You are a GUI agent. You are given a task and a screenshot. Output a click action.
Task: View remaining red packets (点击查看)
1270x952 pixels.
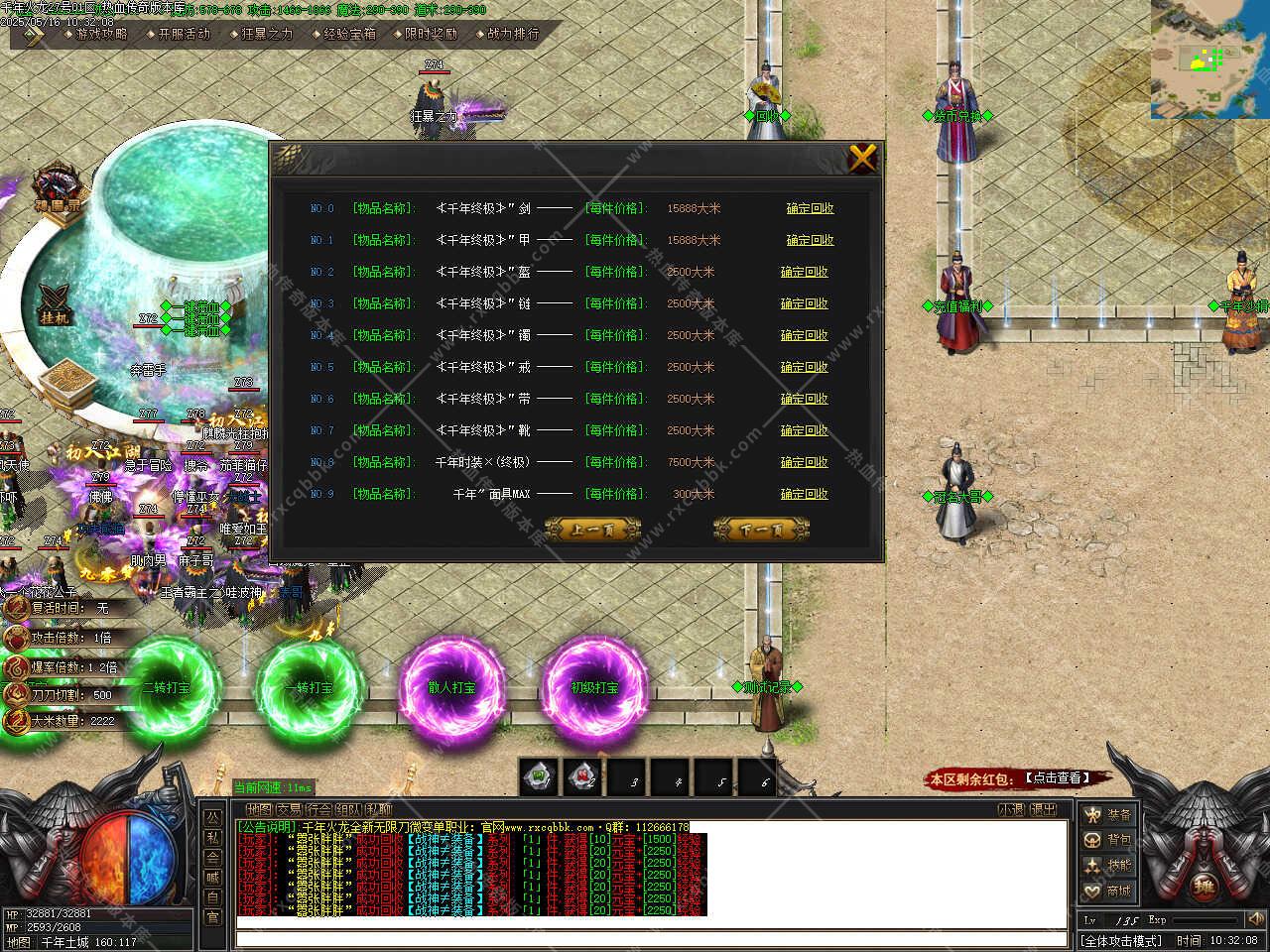1059,778
